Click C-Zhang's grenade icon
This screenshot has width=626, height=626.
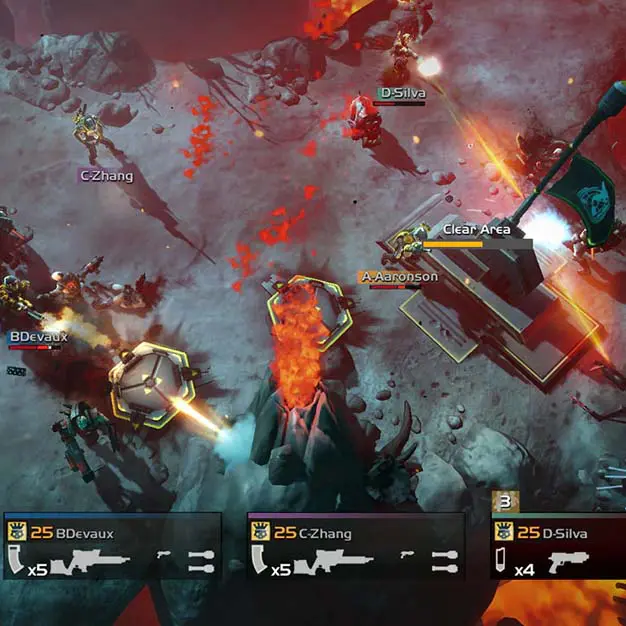[x=445, y=562]
